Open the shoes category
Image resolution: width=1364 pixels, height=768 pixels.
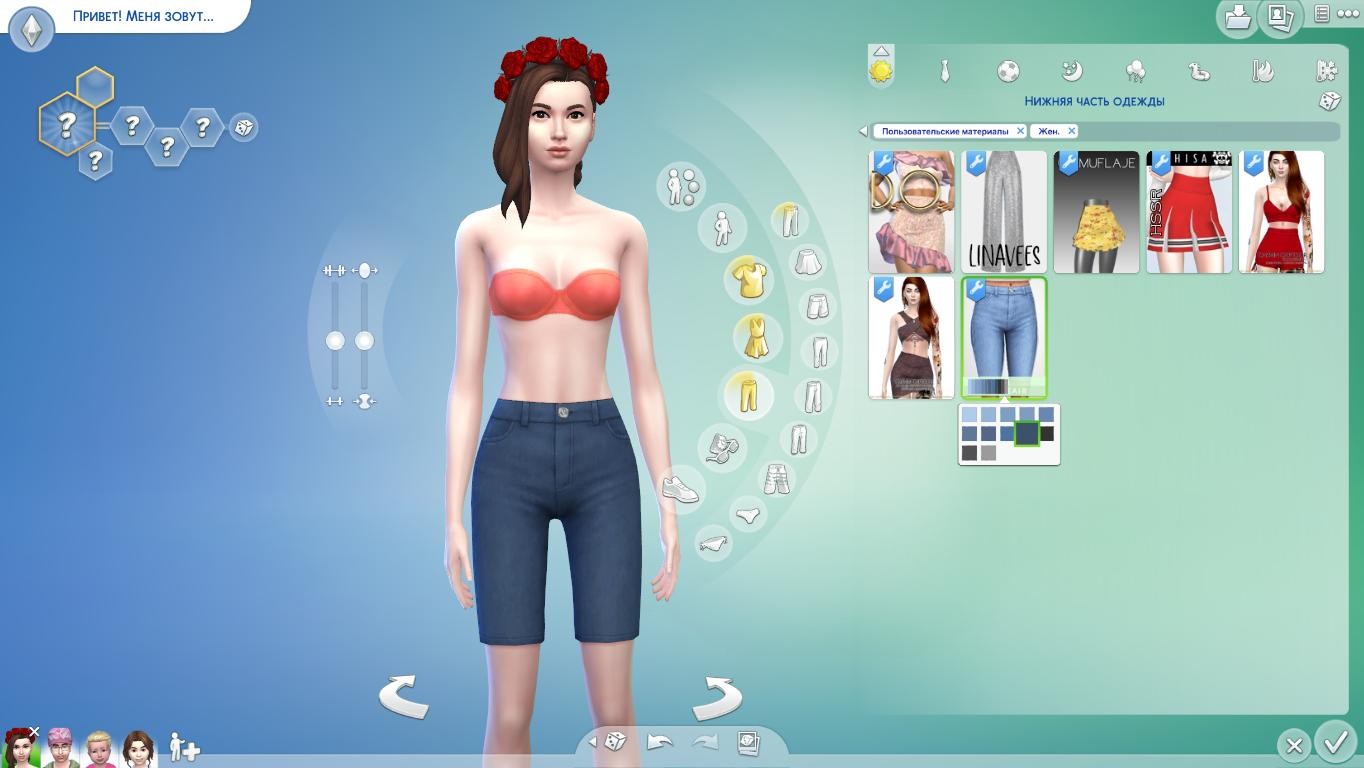(680, 490)
